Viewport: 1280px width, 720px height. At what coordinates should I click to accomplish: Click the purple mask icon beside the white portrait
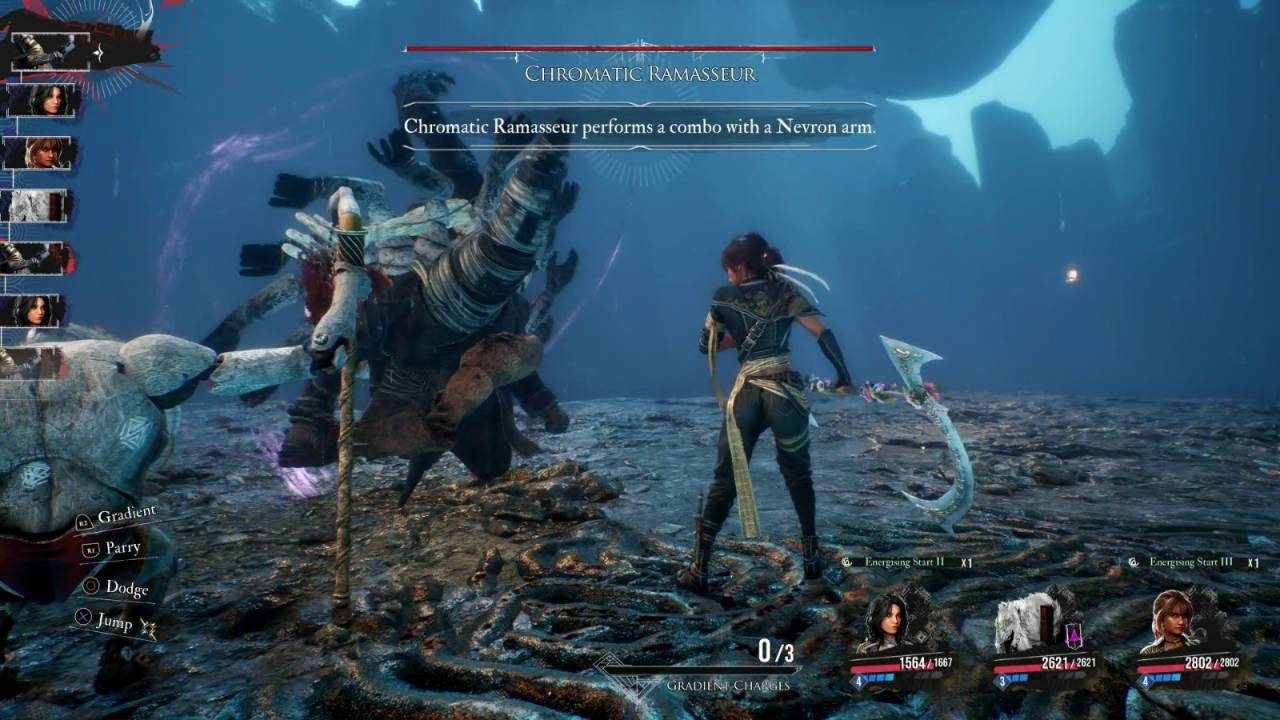coord(1073,634)
